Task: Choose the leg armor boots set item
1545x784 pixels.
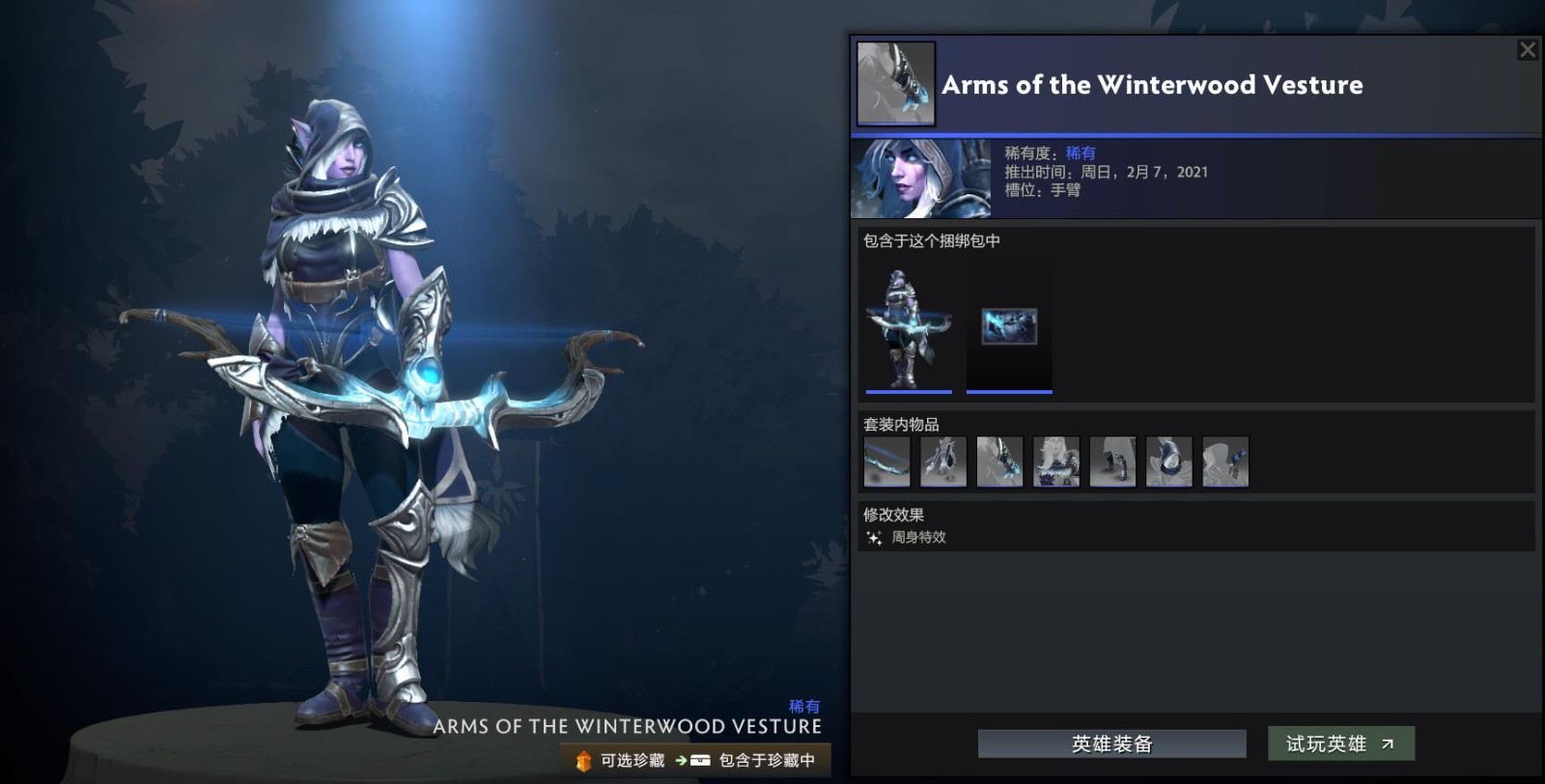Action: pyautogui.click(x=1112, y=462)
